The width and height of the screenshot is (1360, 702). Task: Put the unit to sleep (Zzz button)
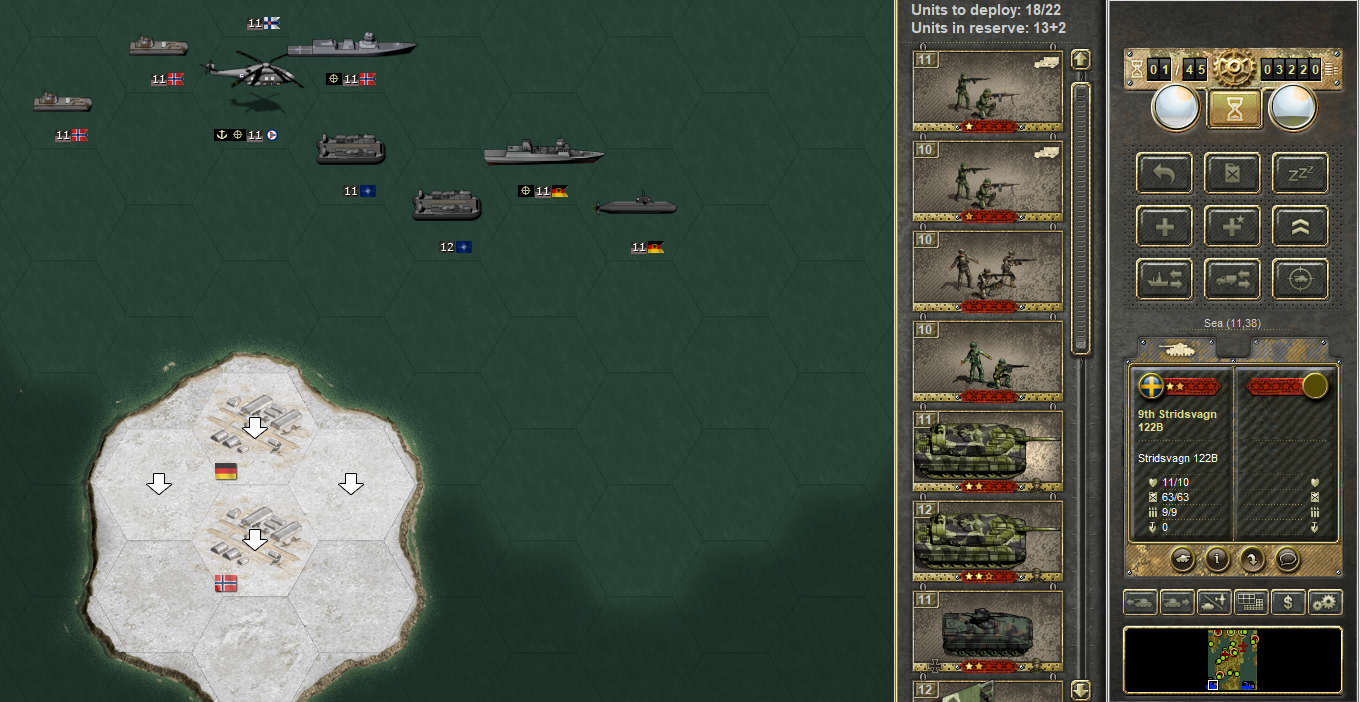click(x=1300, y=172)
